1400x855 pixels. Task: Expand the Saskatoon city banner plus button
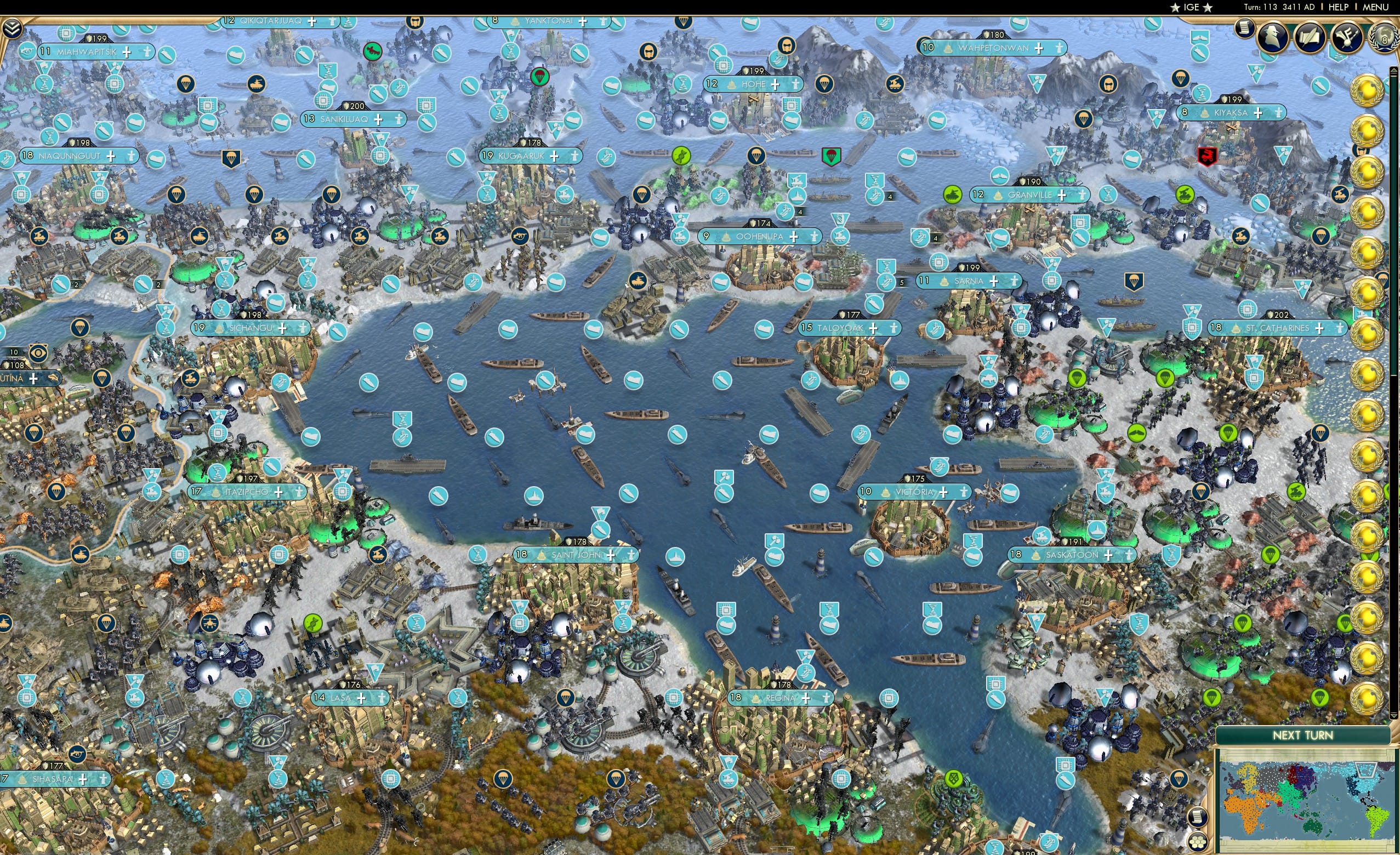click(x=1108, y=557)
